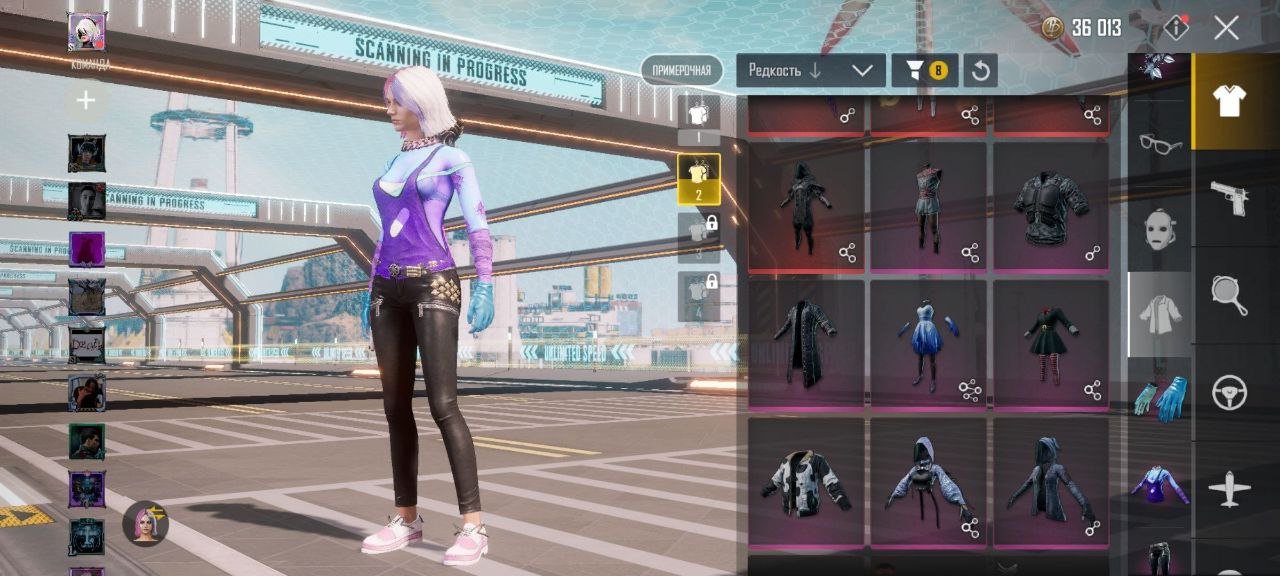Switch to outfit preset 1

tap(698, 118)
